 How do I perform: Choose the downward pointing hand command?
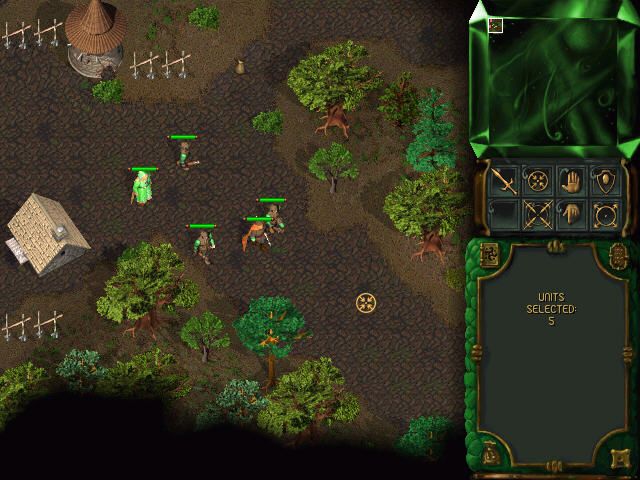[x=573, y=213]
